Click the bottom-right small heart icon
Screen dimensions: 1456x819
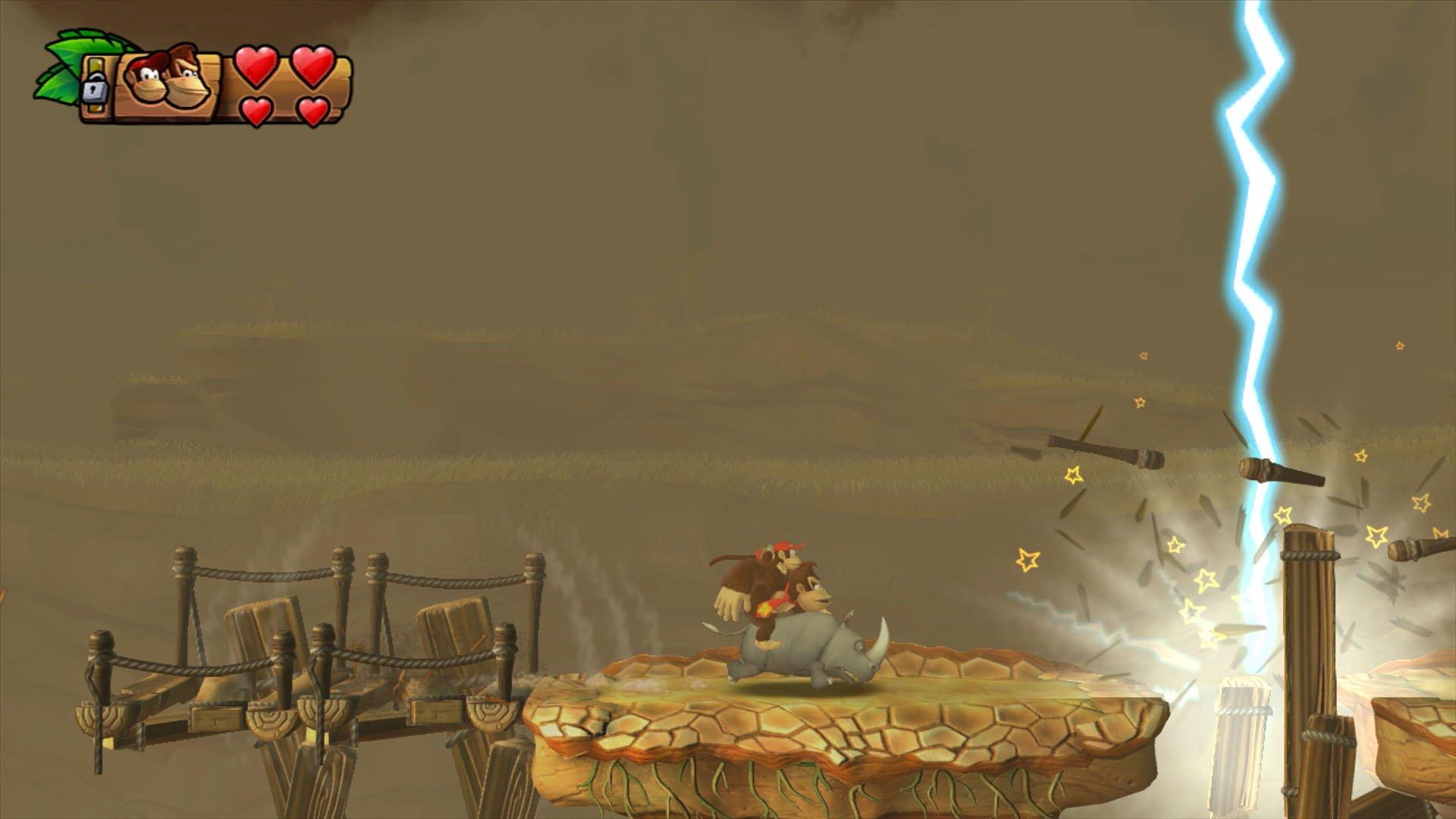[x=312, y=112]
